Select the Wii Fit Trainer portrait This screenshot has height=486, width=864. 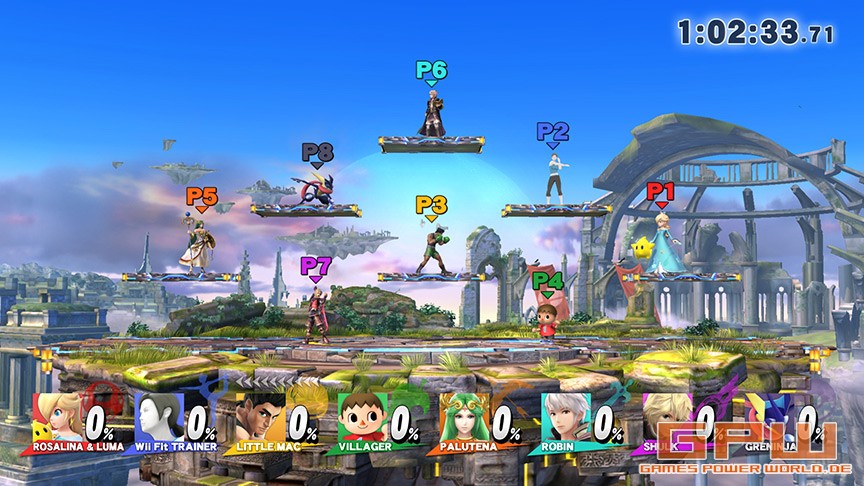point(157,415)
